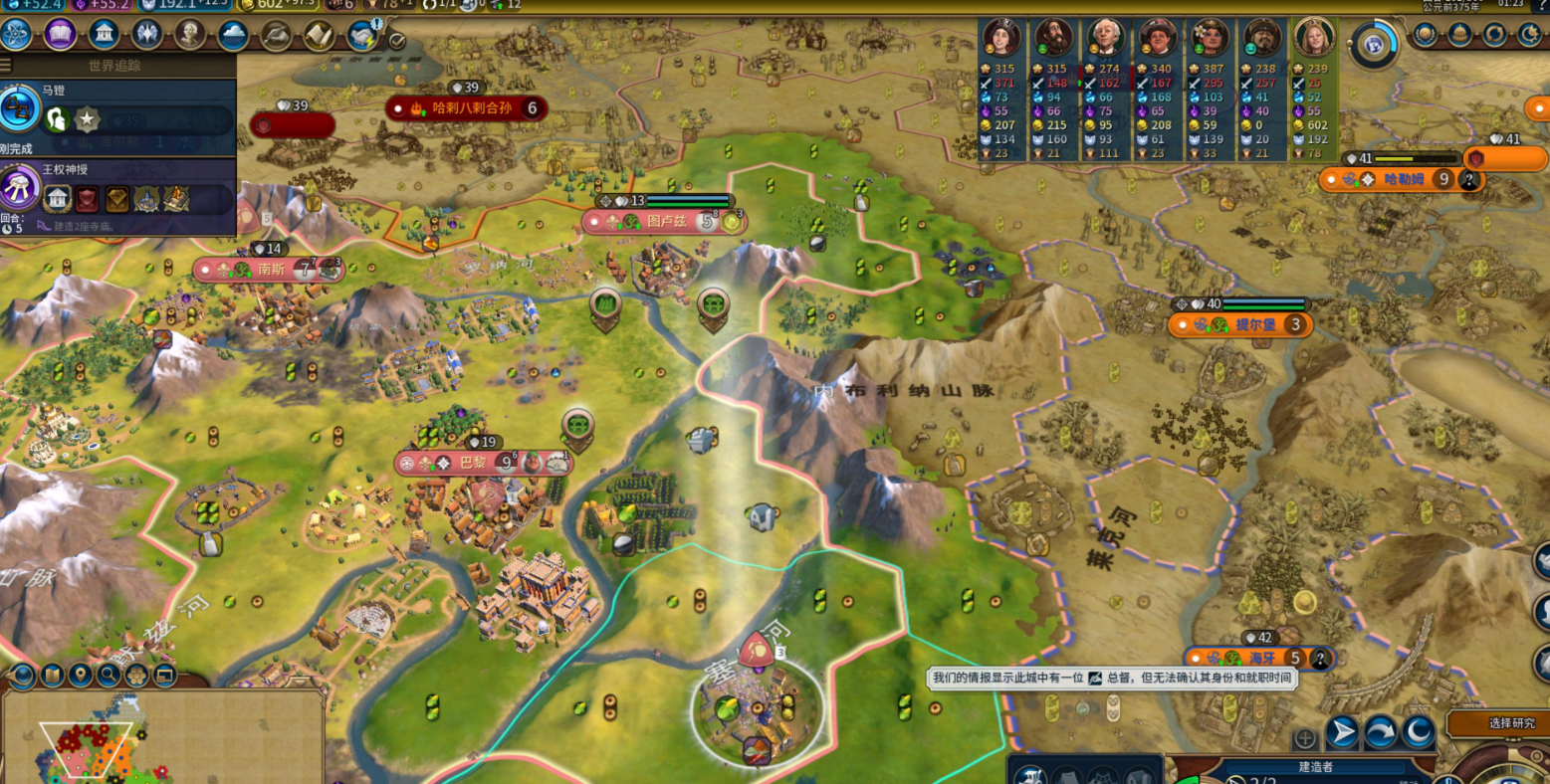Open the 图卢兹 city banner

pyautogui.click(x=665, y=221)
